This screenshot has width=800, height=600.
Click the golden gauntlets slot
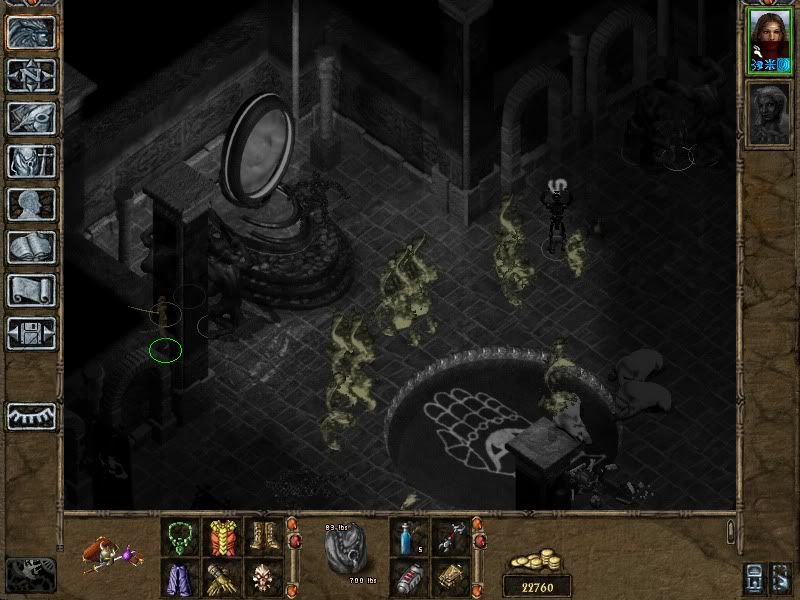pos(223,577)
